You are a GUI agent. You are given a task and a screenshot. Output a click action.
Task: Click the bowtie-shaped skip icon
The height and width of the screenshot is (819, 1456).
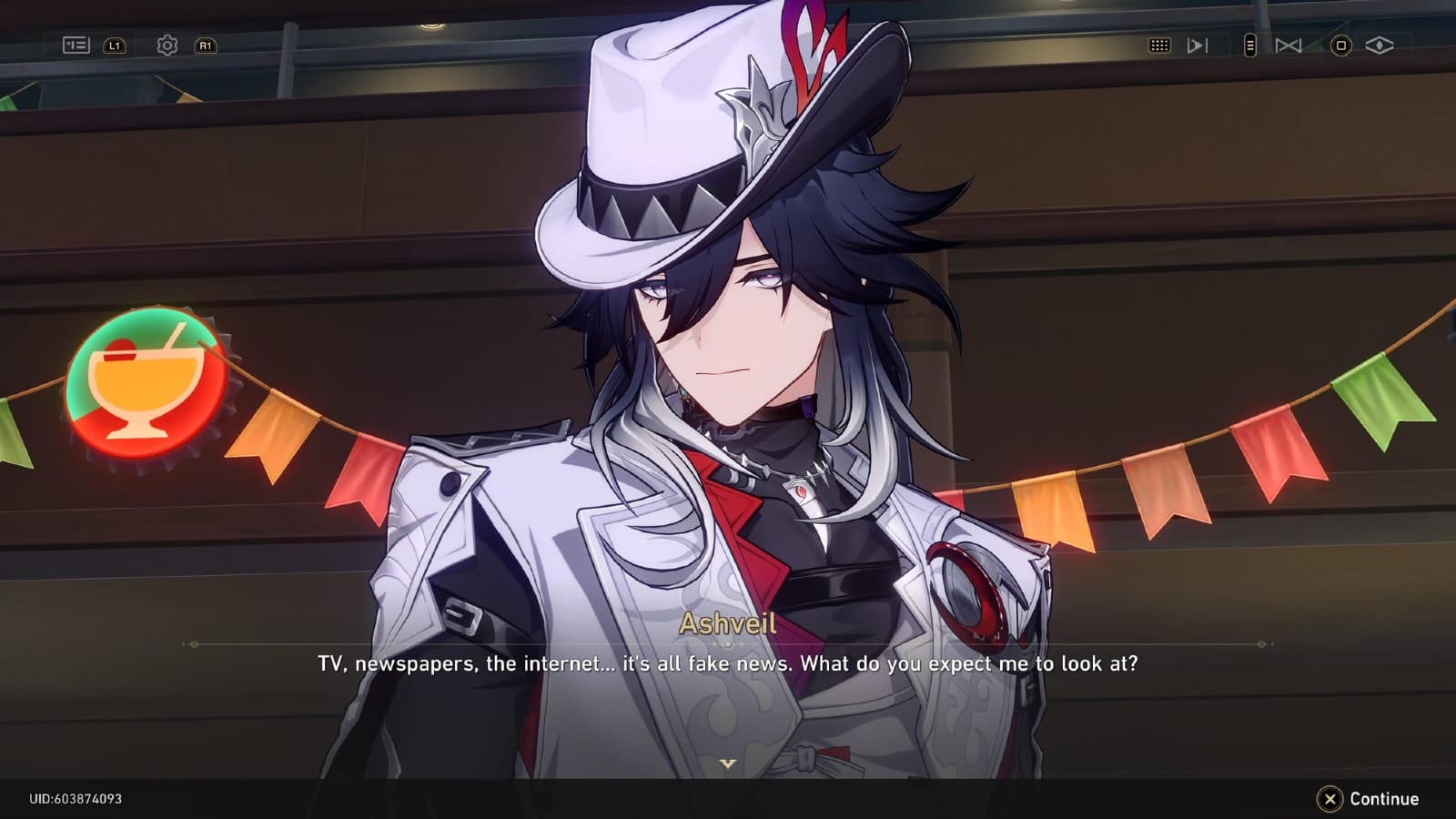click(1288, 45)
